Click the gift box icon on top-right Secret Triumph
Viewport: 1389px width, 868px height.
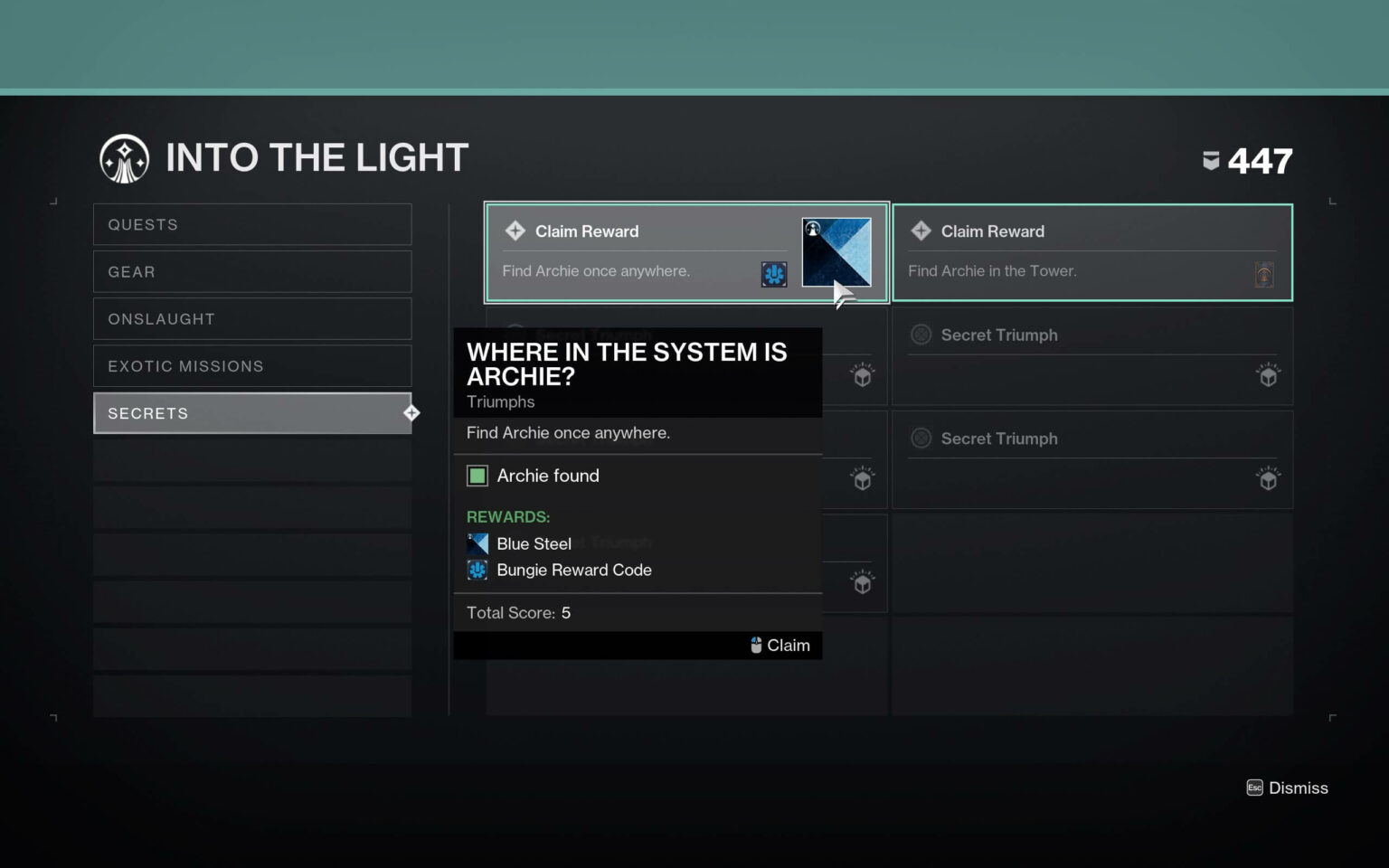tap(1269, 375)
